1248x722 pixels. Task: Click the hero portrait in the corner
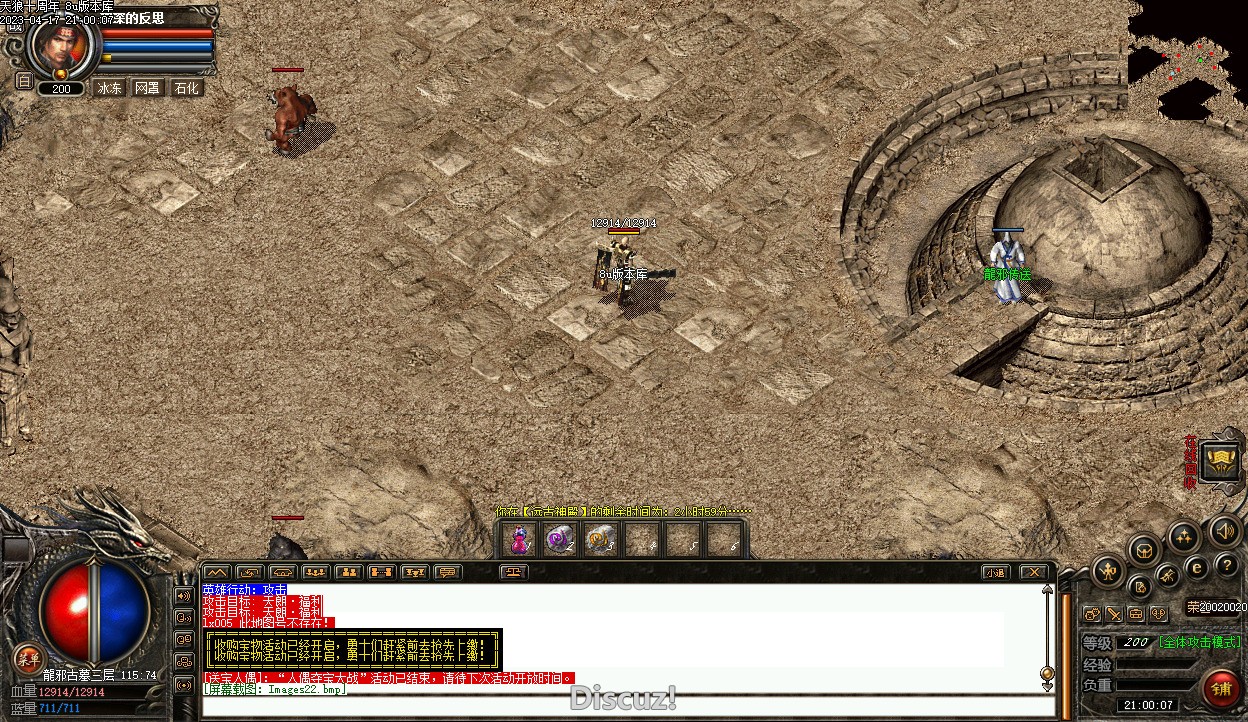[62, 45]
